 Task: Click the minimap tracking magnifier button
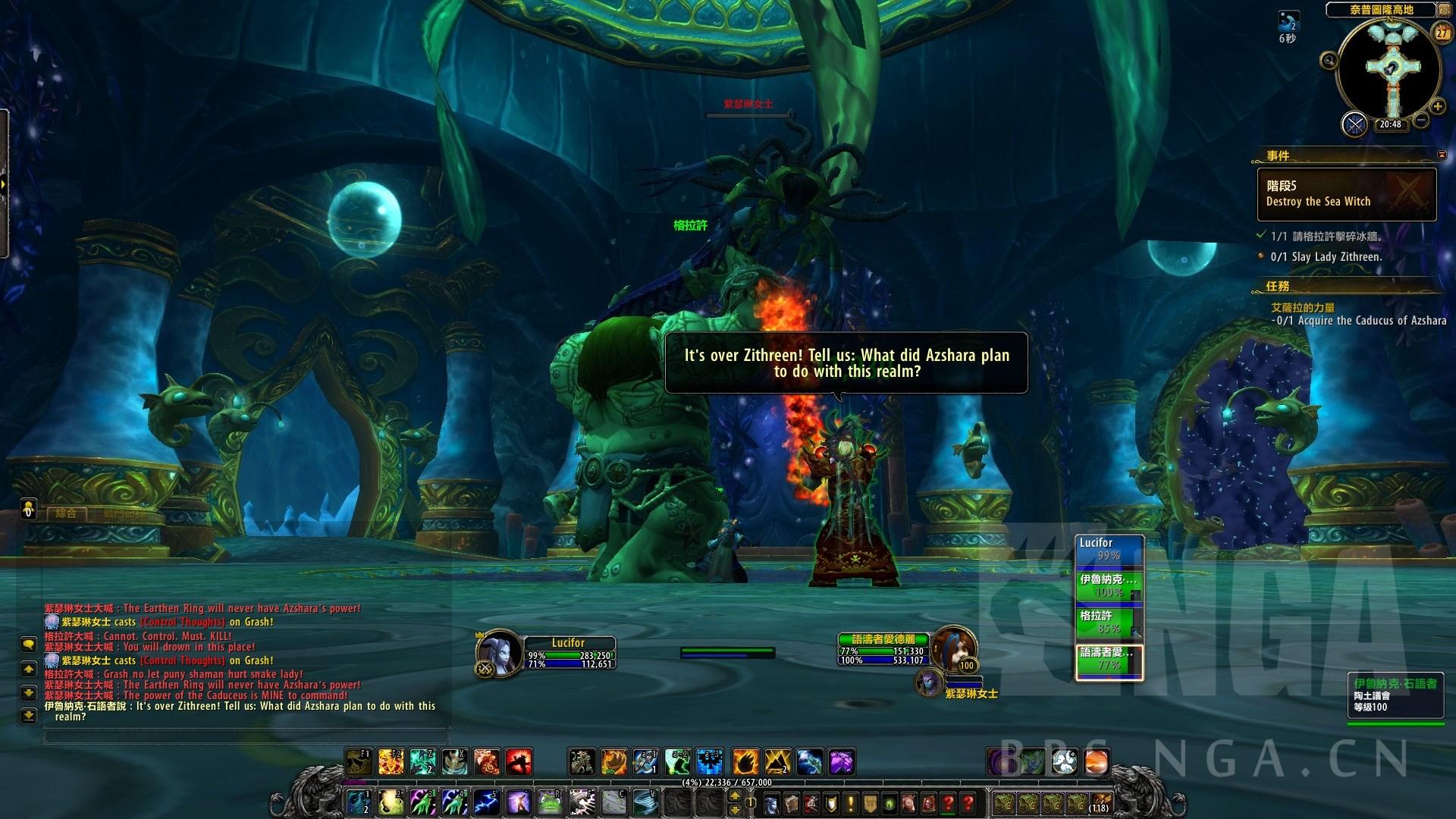coord(1329,61)
